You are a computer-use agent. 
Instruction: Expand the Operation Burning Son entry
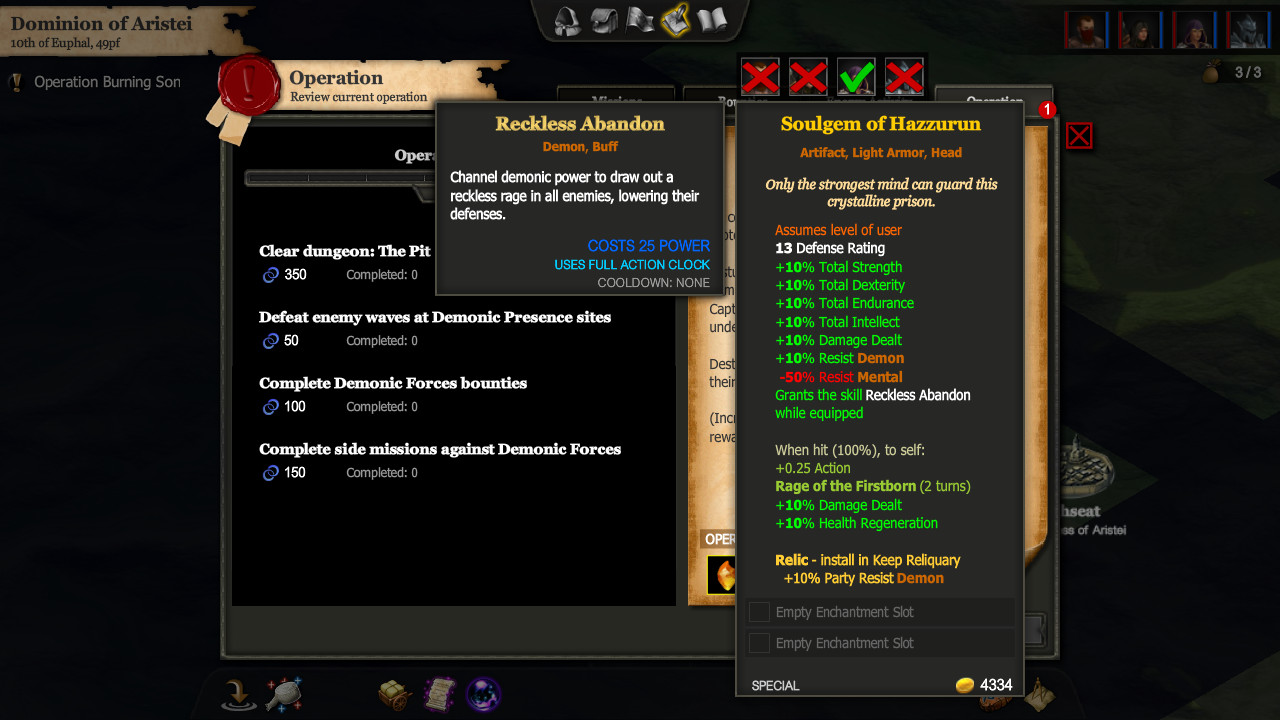click(105, 83)
